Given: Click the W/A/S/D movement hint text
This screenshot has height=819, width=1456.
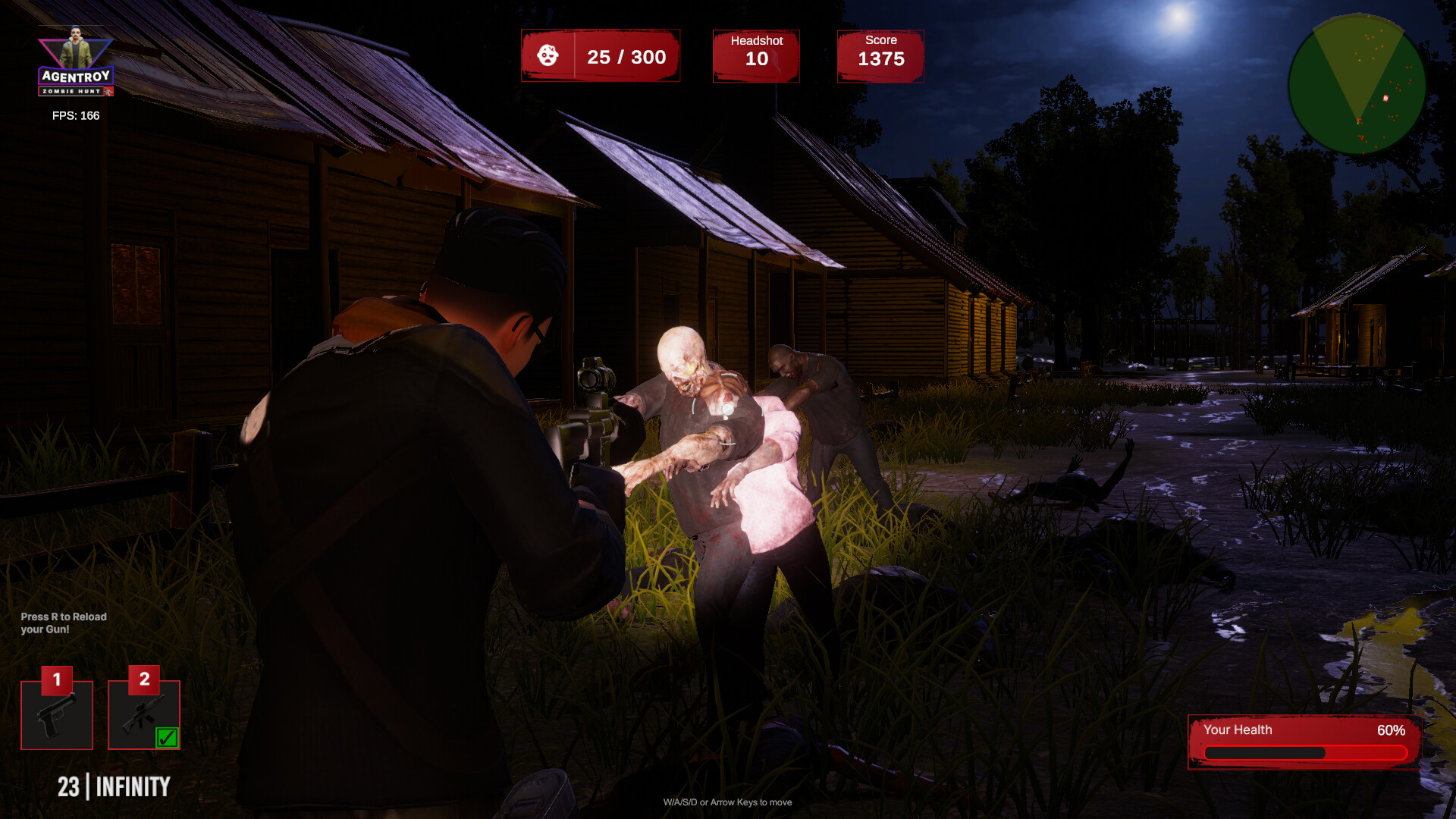Looking at the screenshot, I should click(727, 802).
